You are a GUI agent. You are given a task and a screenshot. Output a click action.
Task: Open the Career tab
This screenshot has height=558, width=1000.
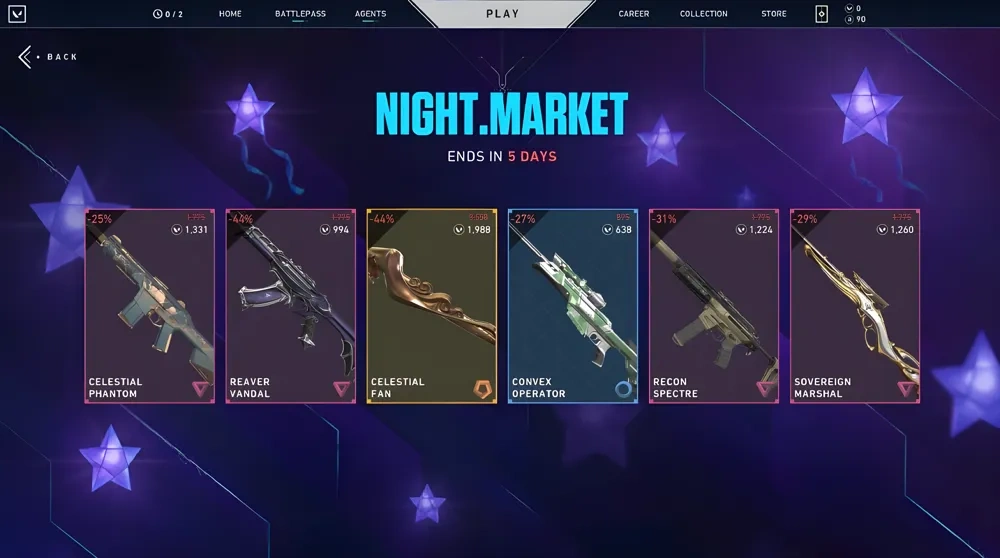(x=634, y=14)
